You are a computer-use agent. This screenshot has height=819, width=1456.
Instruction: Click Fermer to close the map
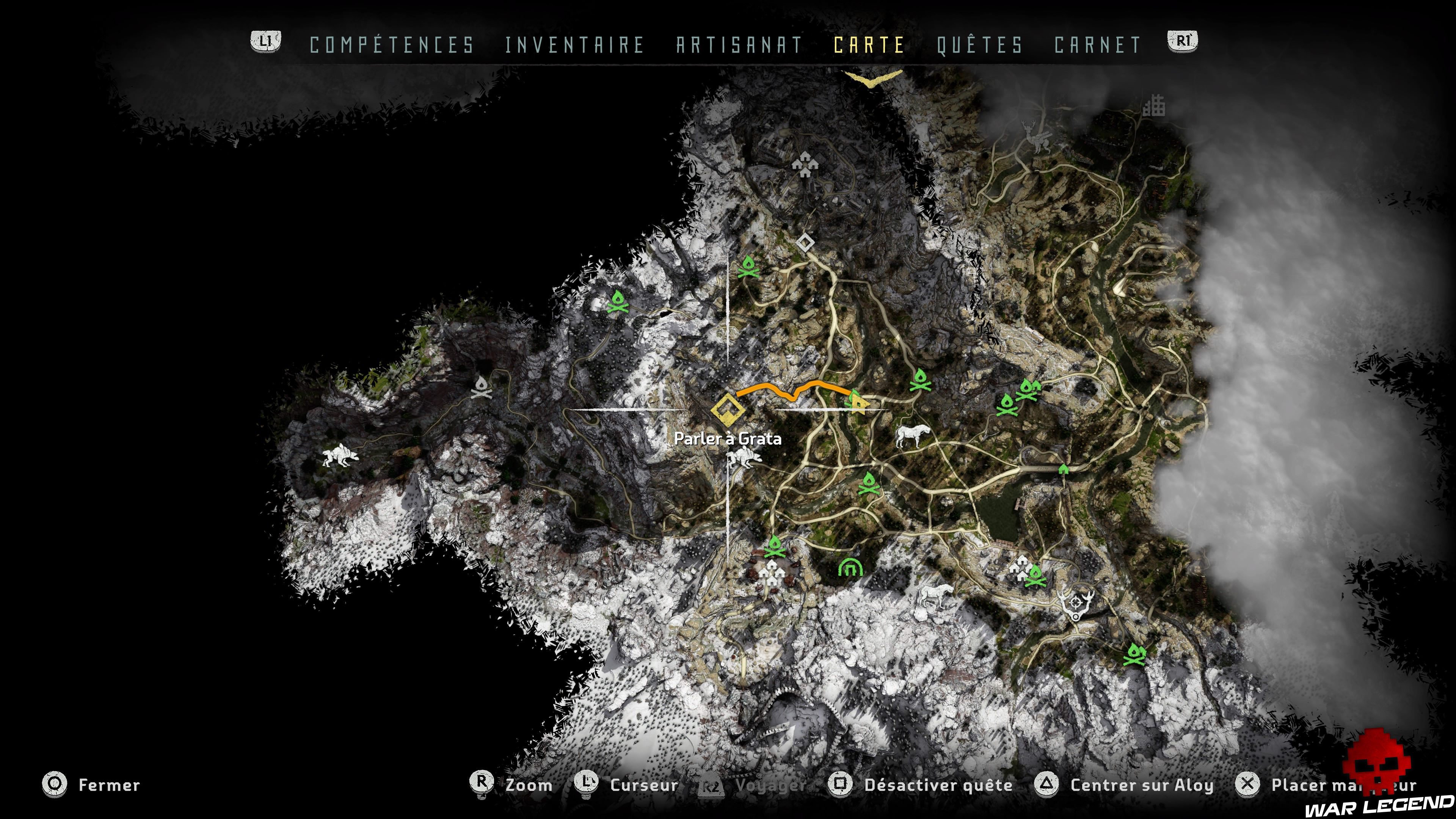coord(110,786)
